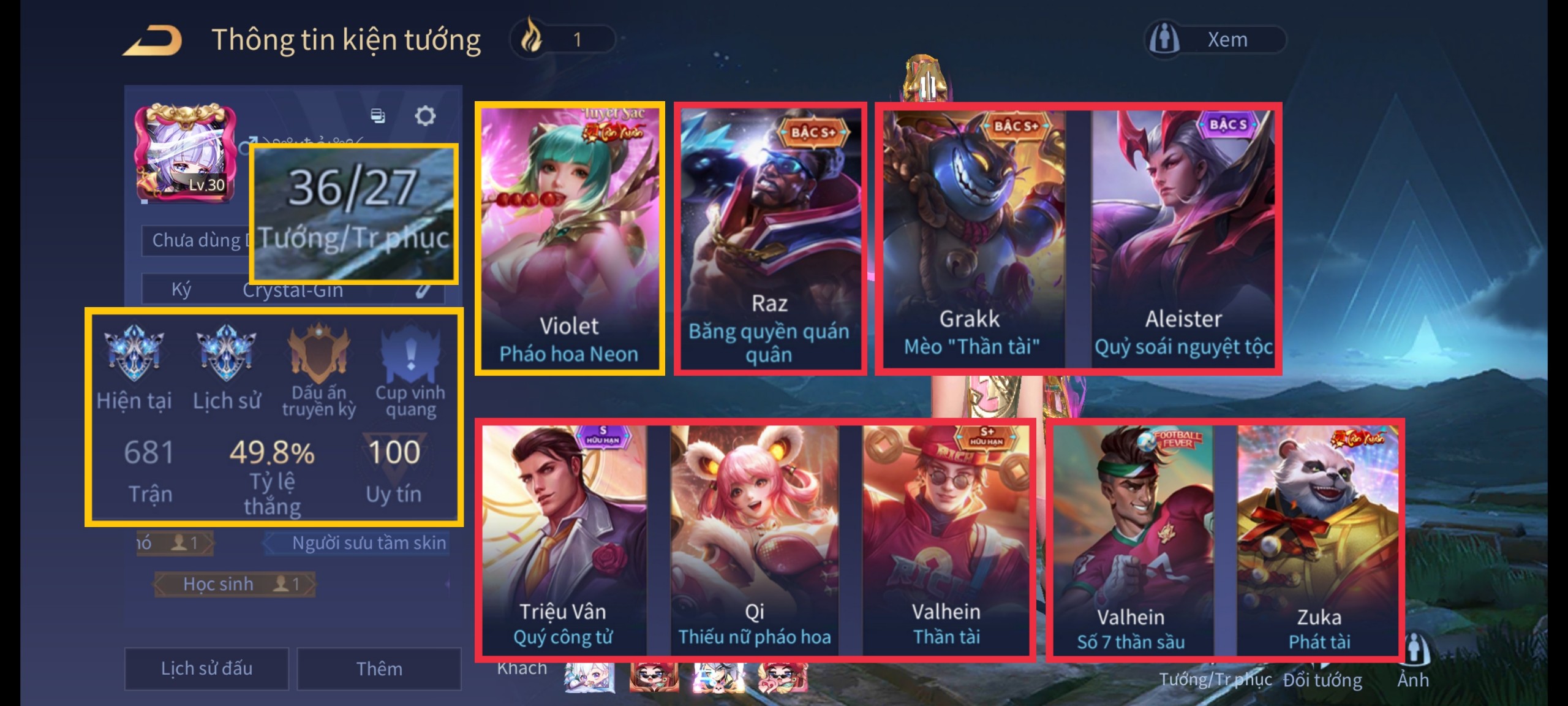This screenshot has height=706, width=1568.
Task: Show the Hiện tại rank badge
Action: (x=134, y=354)
